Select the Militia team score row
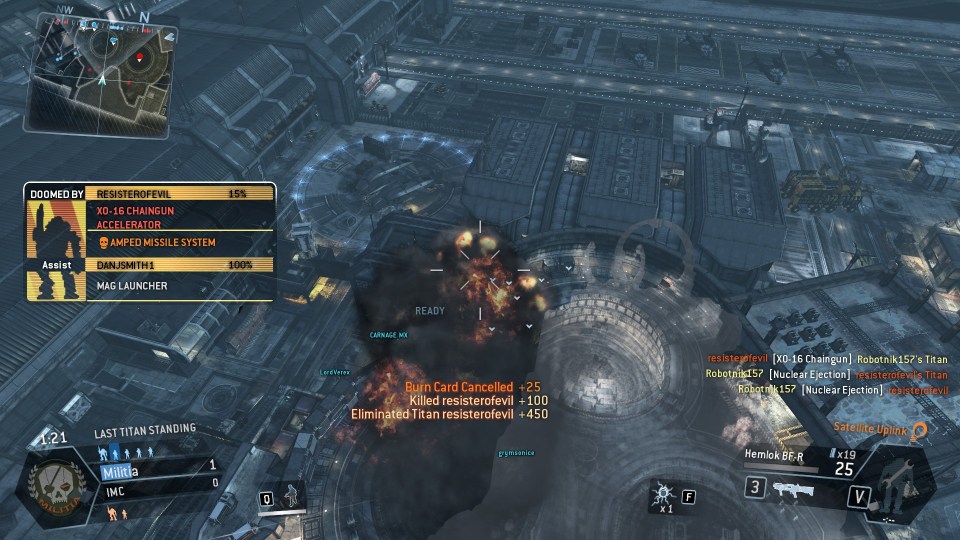Viewport: 960px width, 540px height. point(157,467)
